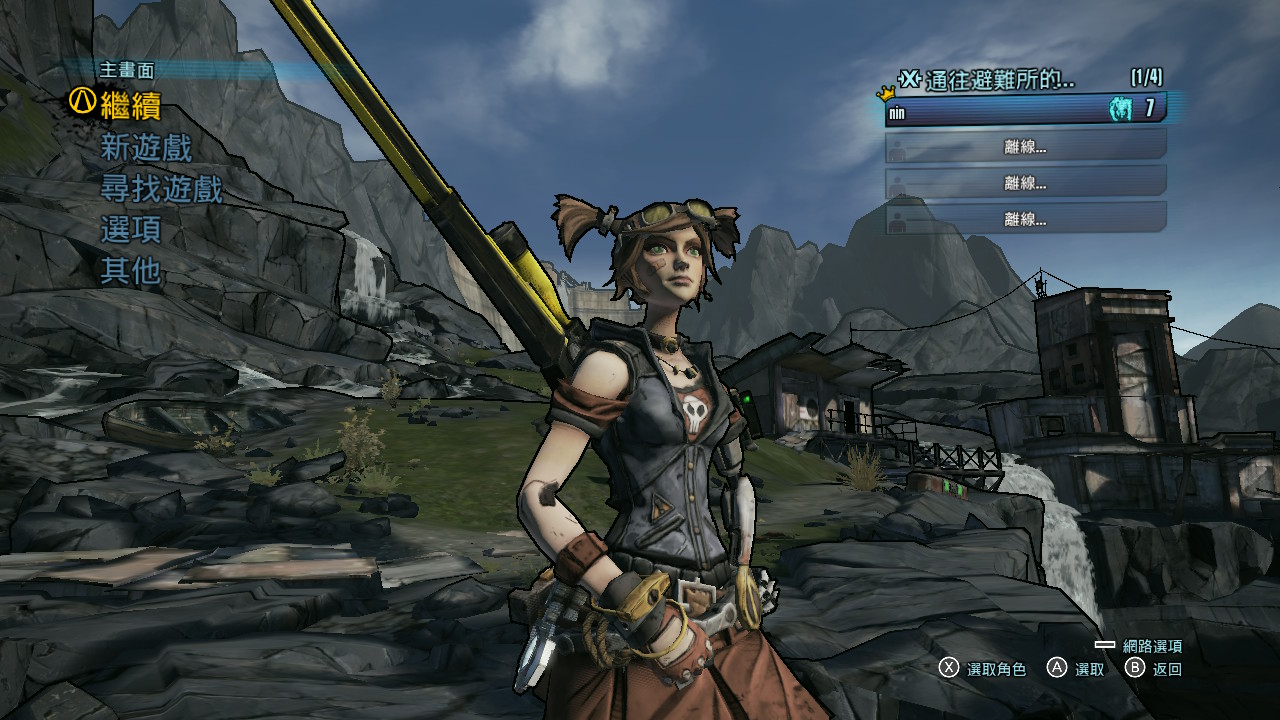The image size is (1280, 720).
Task: Select 繼續 to continue the game
Action: click(x=130, y=105)
